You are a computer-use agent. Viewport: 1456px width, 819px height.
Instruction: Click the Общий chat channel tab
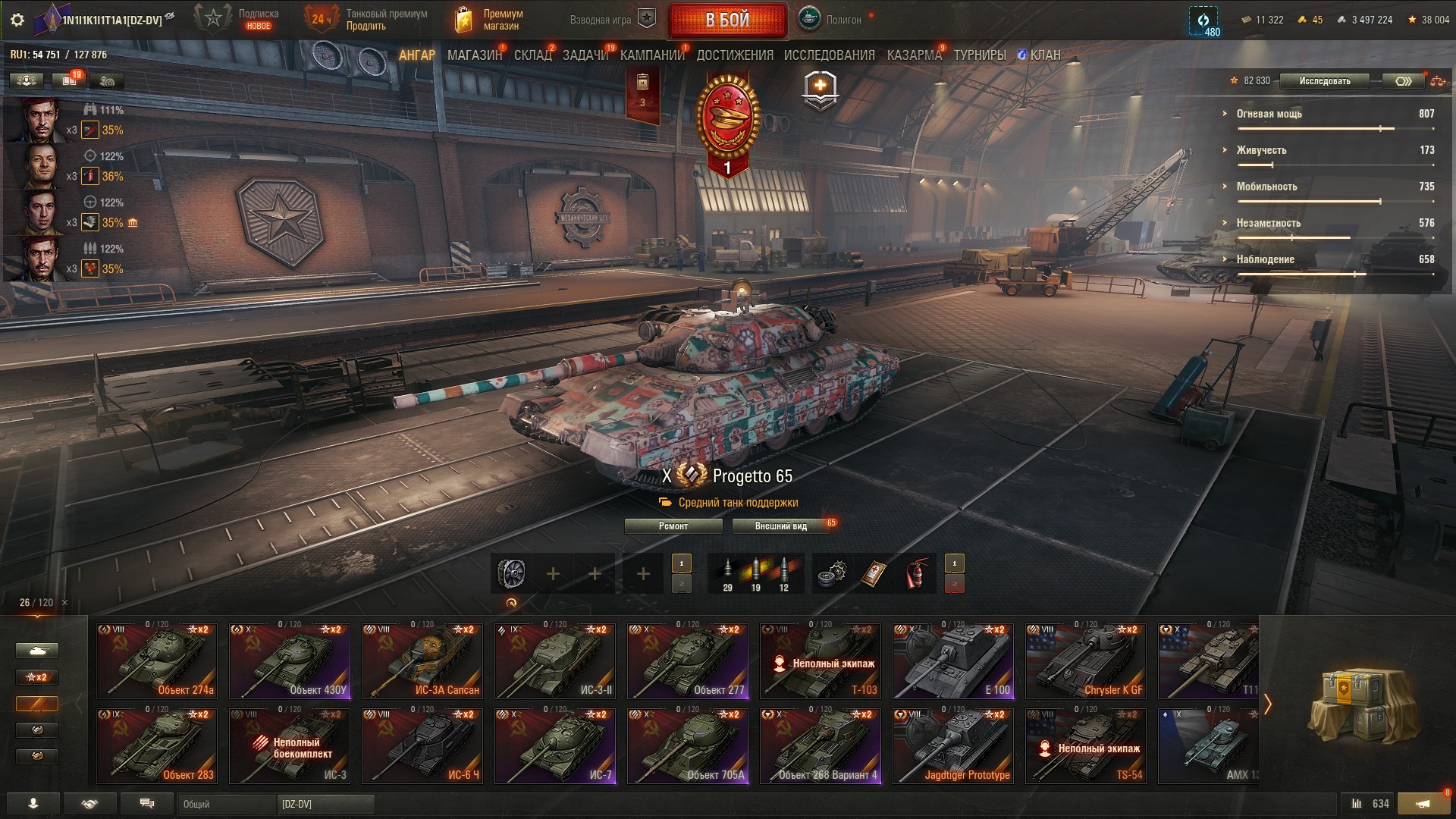pyautogui.click(x=226, y=804)
